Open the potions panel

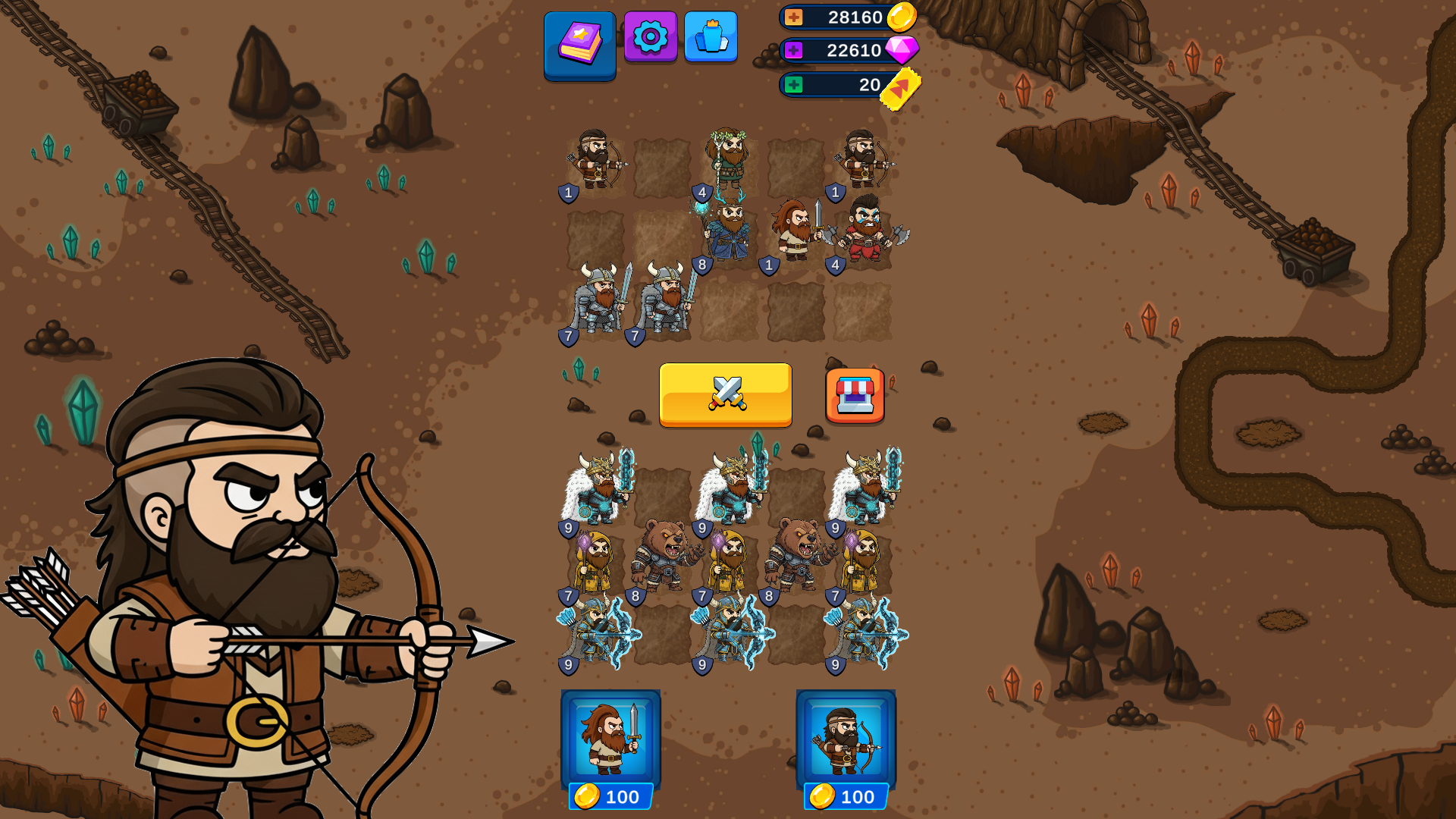point(713,36)
